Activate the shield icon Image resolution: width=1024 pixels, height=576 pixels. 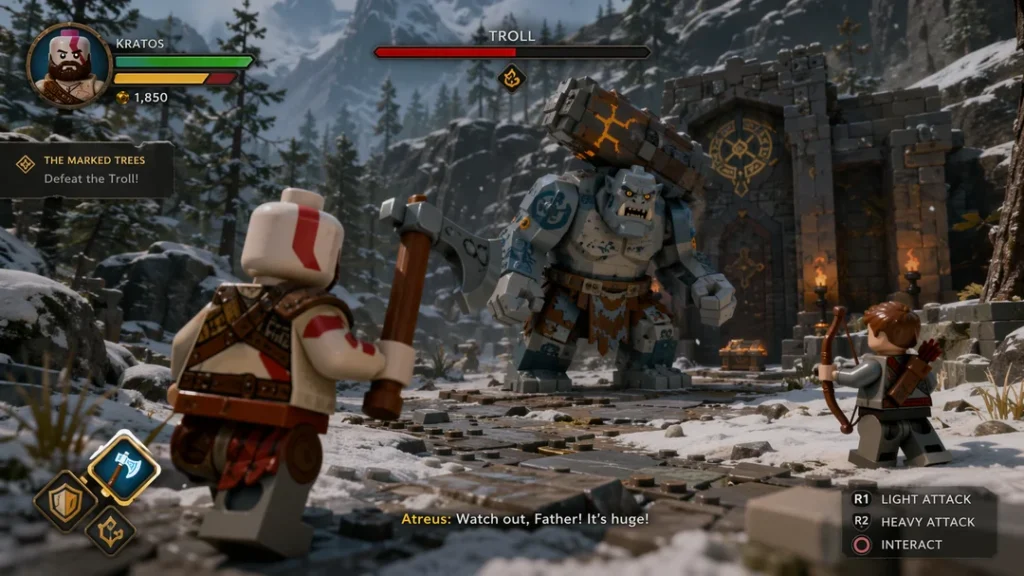click(65, 501)
